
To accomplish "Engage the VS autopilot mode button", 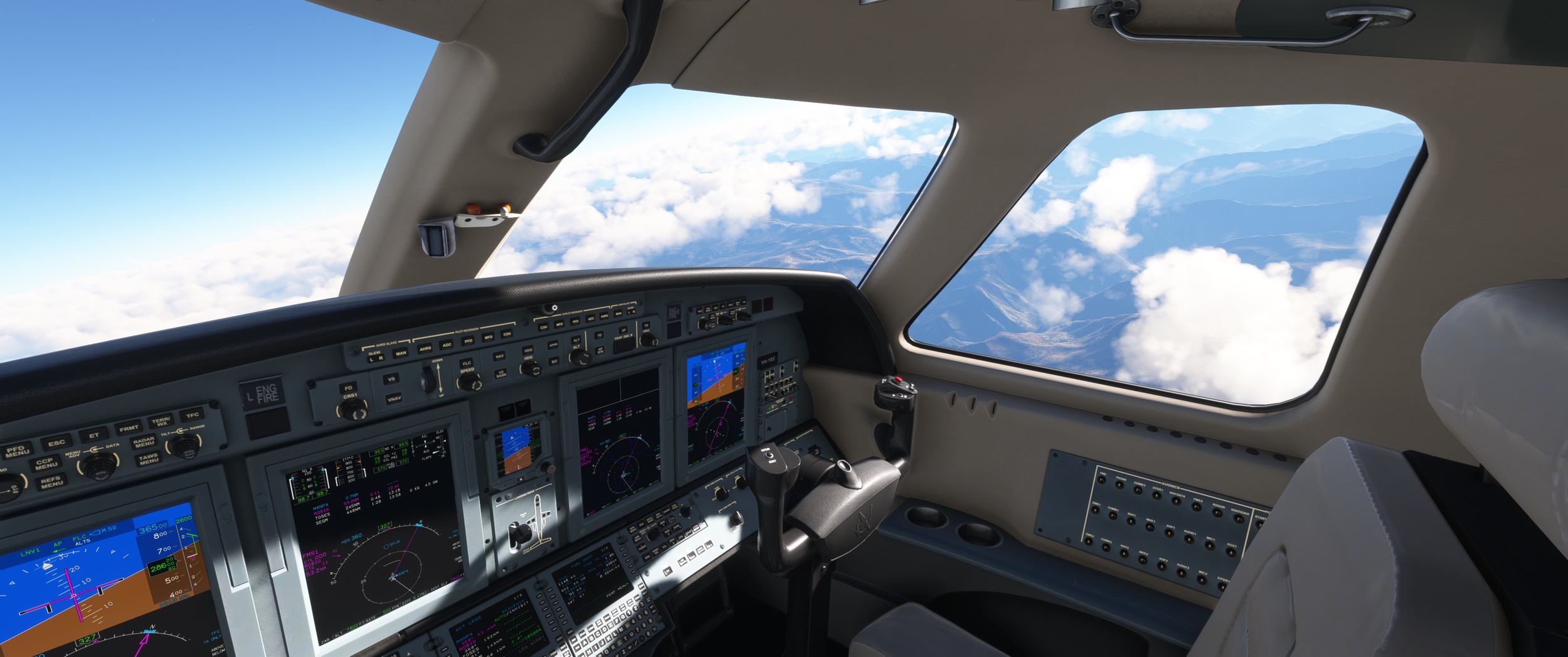I will click(x=391, y=379).
